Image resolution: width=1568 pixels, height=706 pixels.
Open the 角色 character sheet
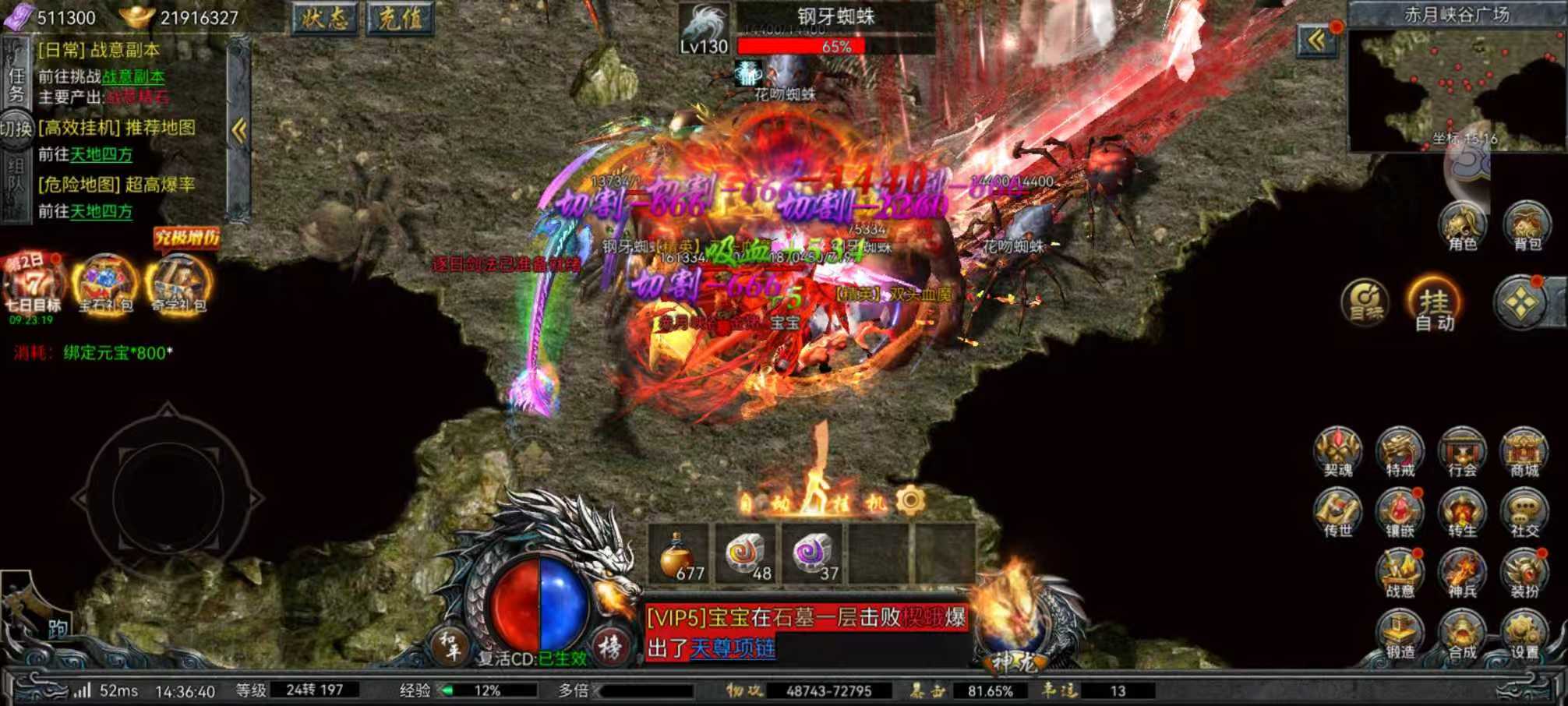click(x=1462, y=226)
